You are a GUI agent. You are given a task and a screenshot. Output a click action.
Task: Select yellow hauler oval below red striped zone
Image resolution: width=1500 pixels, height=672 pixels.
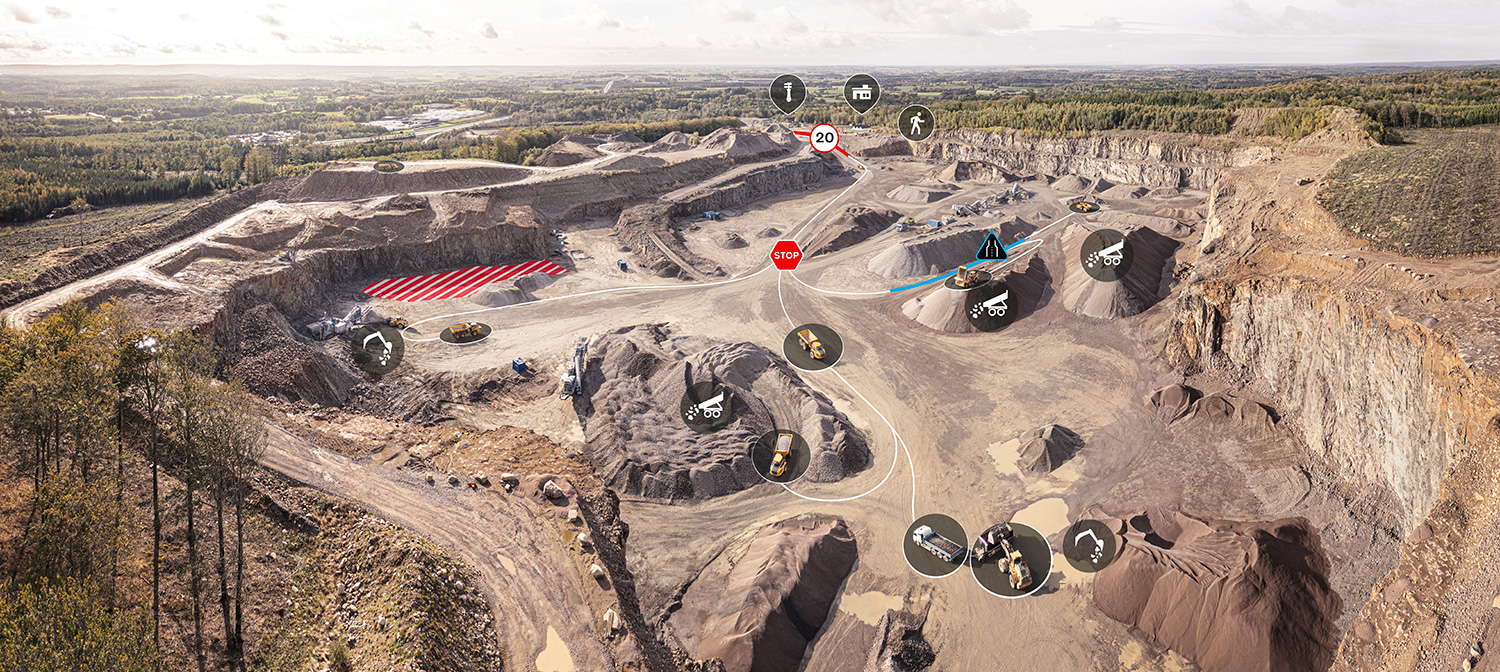click(x=465, y=331)
